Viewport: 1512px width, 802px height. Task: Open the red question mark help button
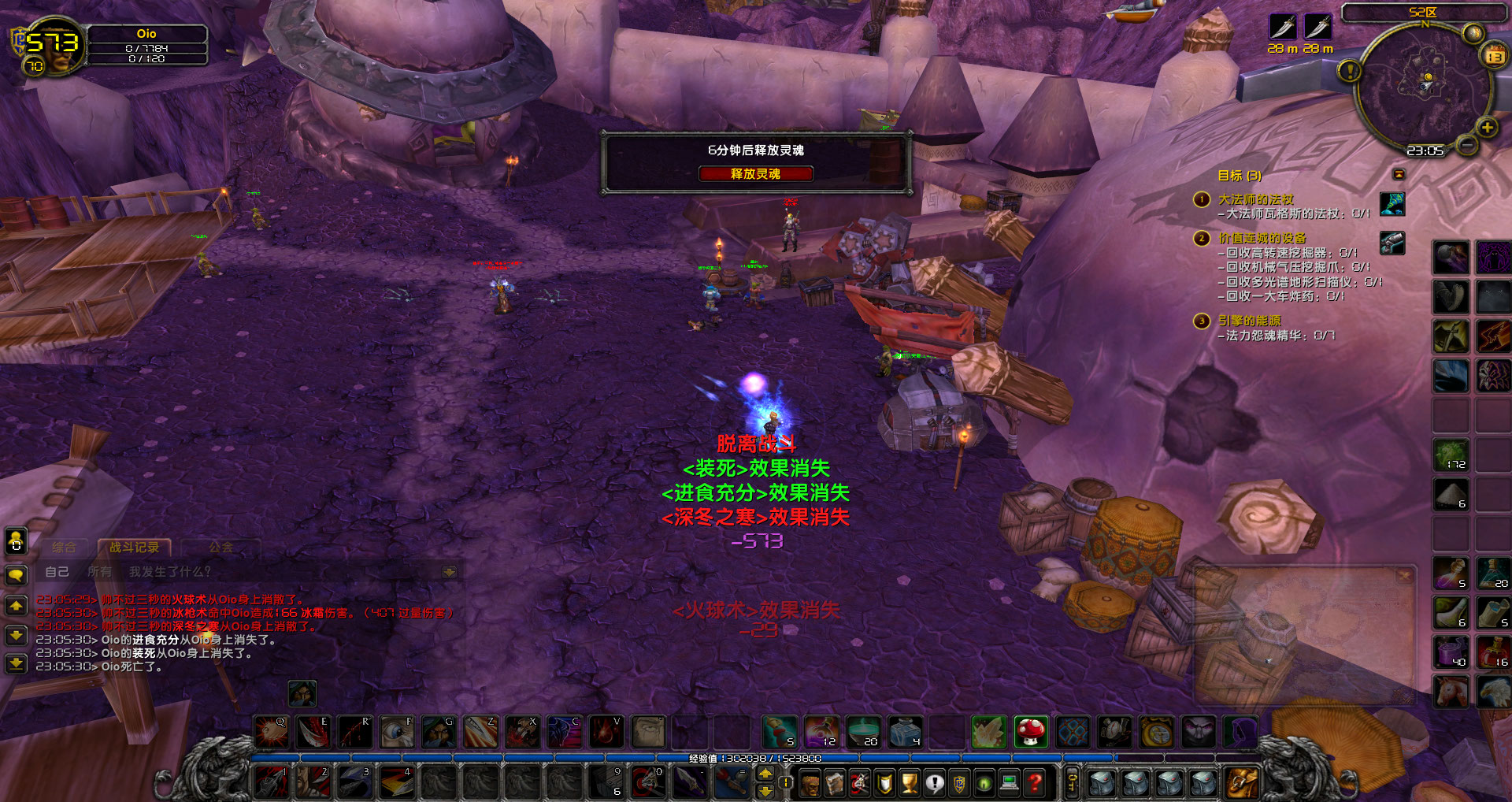(1035, 783)
